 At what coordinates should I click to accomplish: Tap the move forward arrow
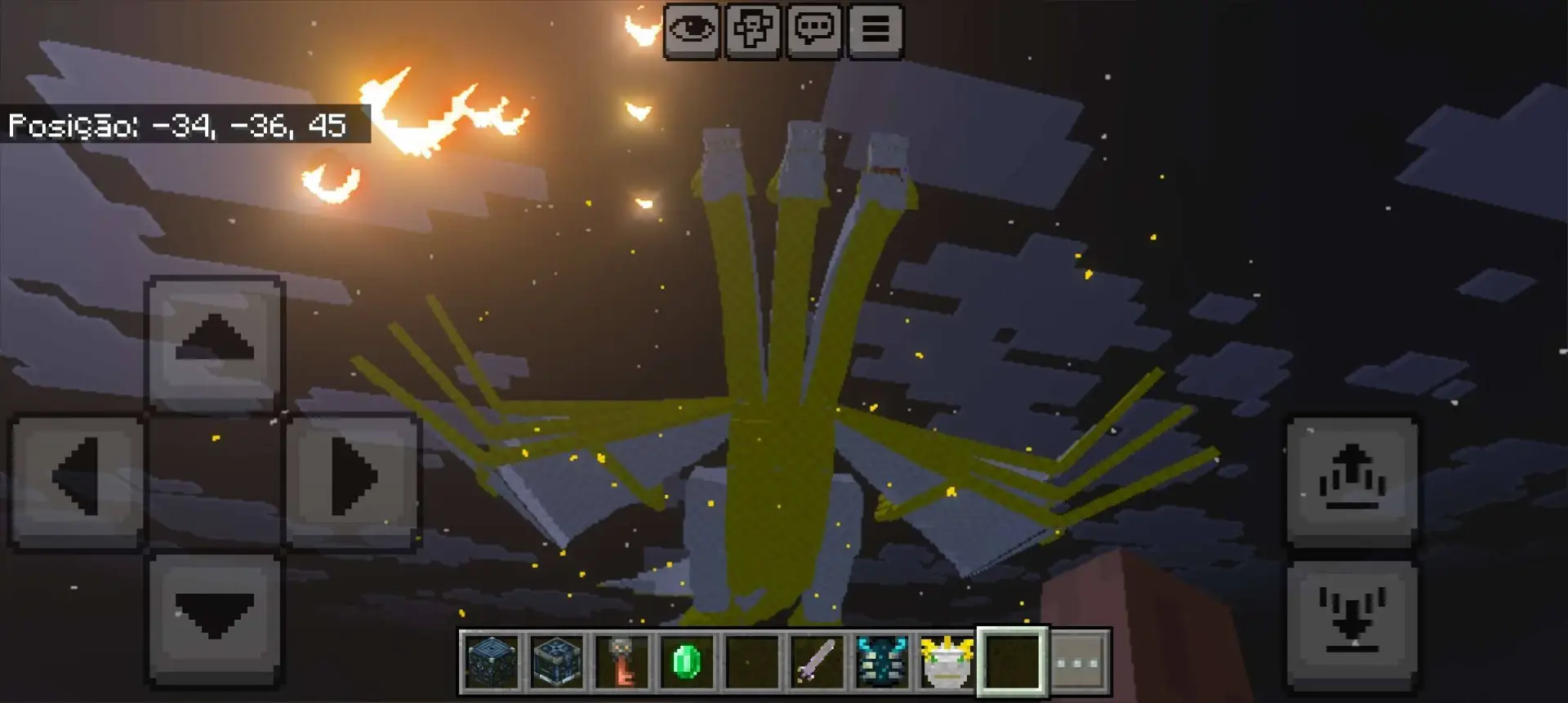215,342
